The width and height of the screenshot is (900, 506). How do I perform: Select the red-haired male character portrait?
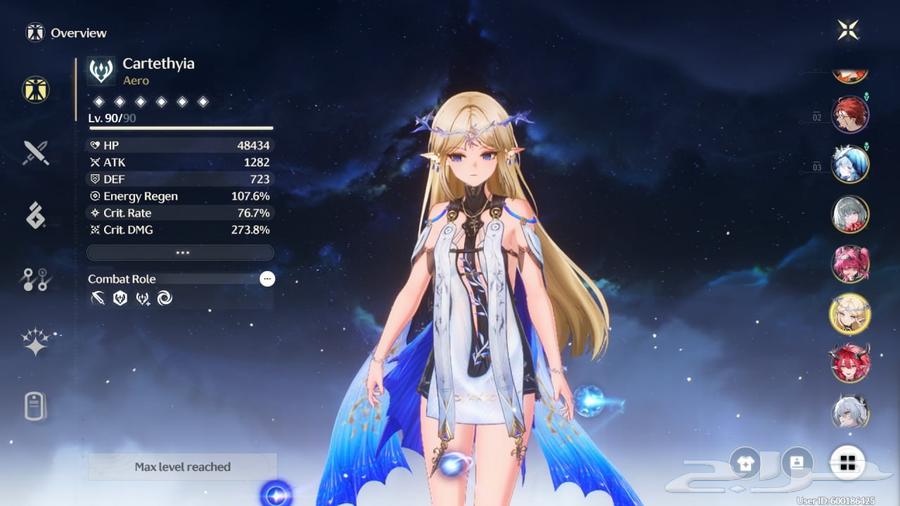[850, 115]
